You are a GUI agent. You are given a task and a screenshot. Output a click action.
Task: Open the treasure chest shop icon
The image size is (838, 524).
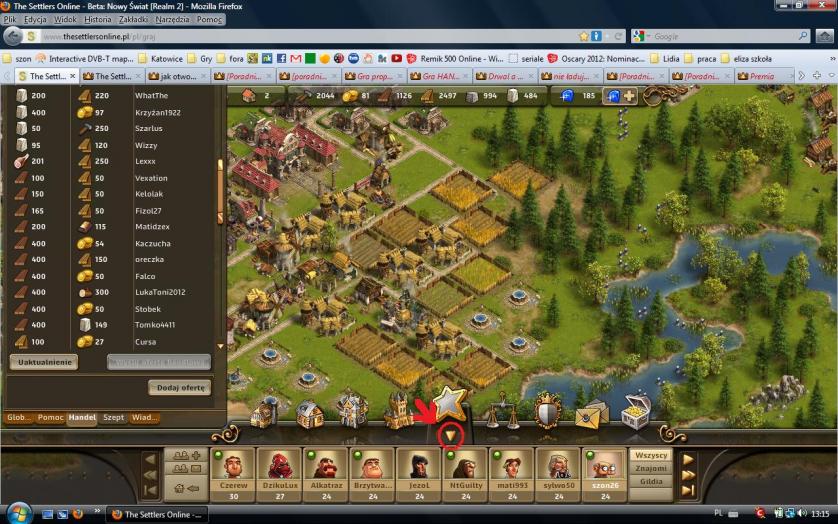(x=636, y=409)
